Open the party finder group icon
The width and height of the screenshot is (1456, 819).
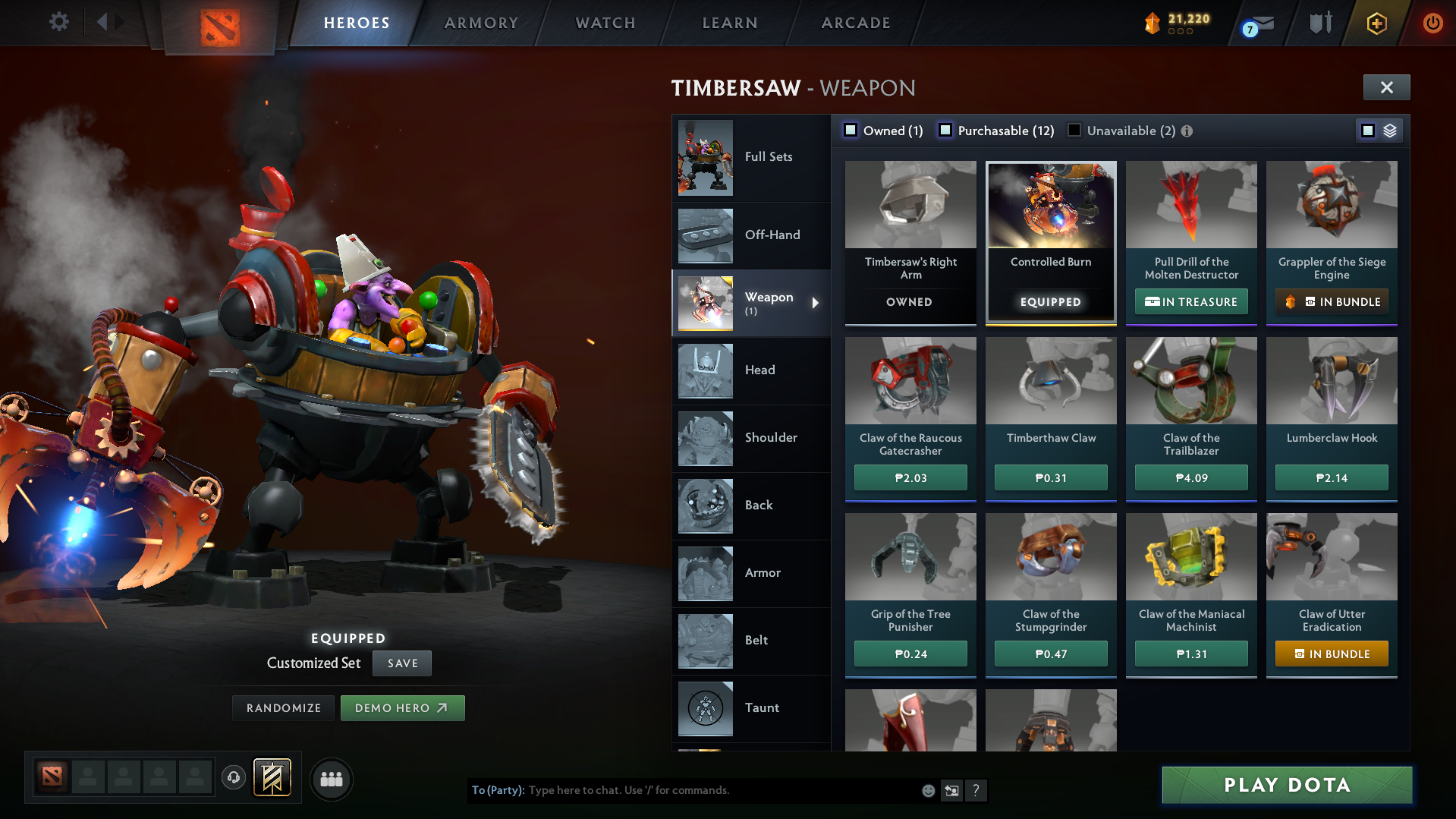[332, 779]
